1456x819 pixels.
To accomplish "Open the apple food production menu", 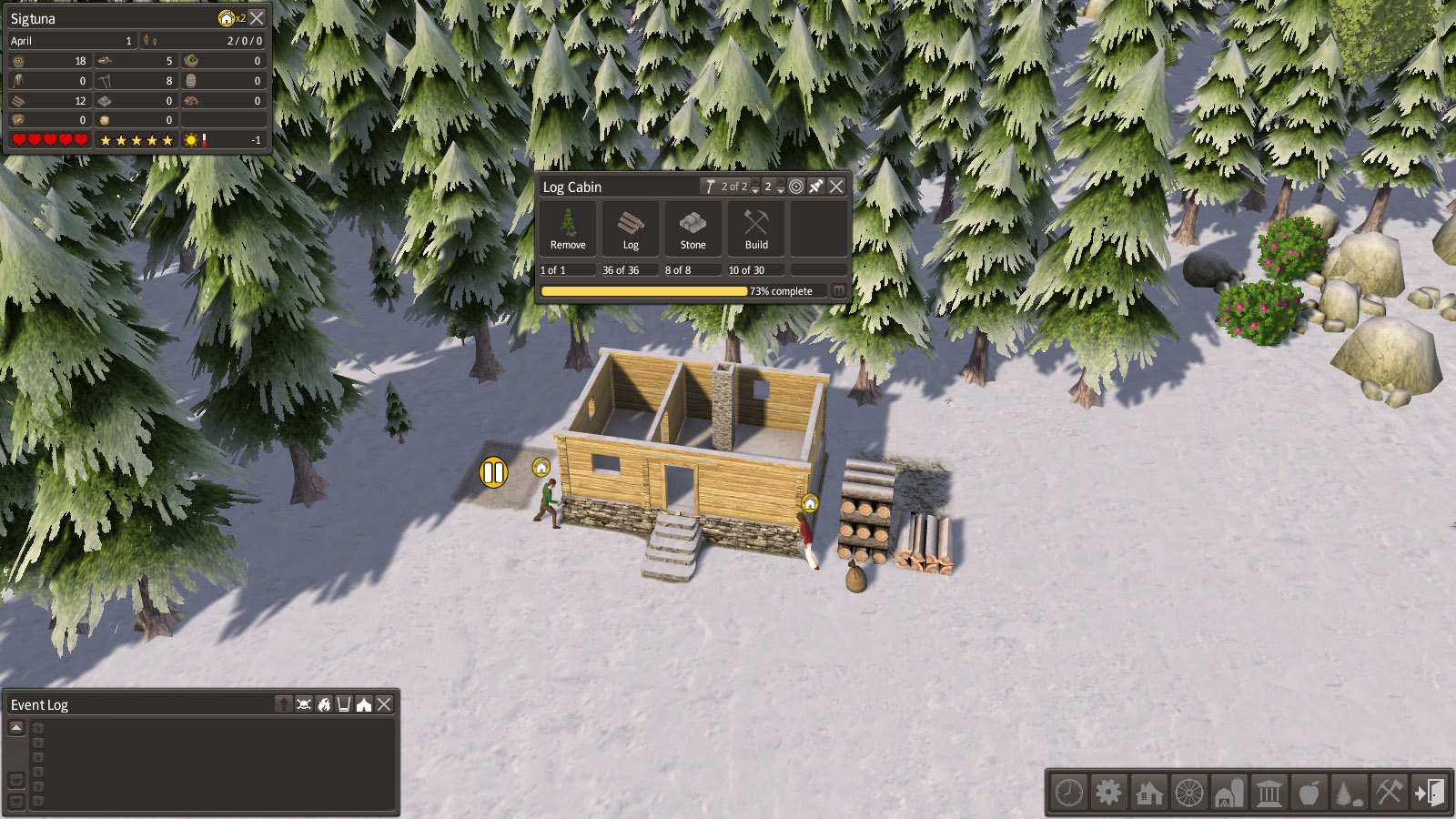I will pyautogui.click(x=1309, y=793).
